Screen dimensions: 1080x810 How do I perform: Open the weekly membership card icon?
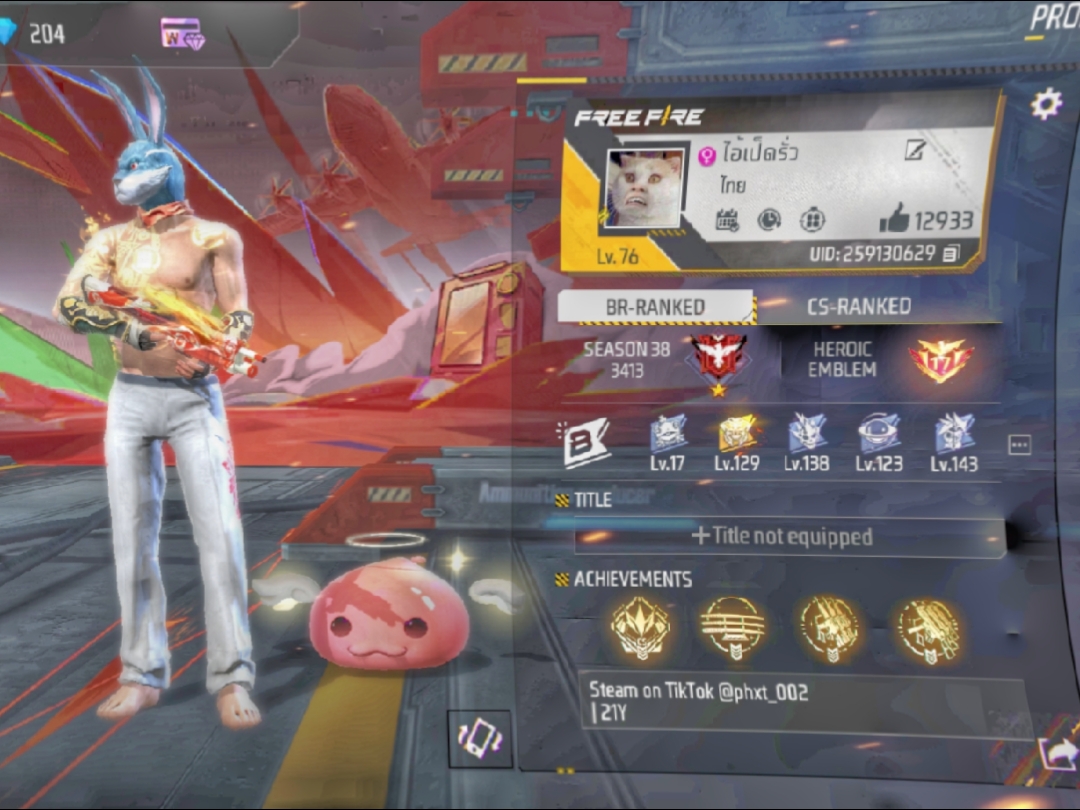click(x=182, y=34)
